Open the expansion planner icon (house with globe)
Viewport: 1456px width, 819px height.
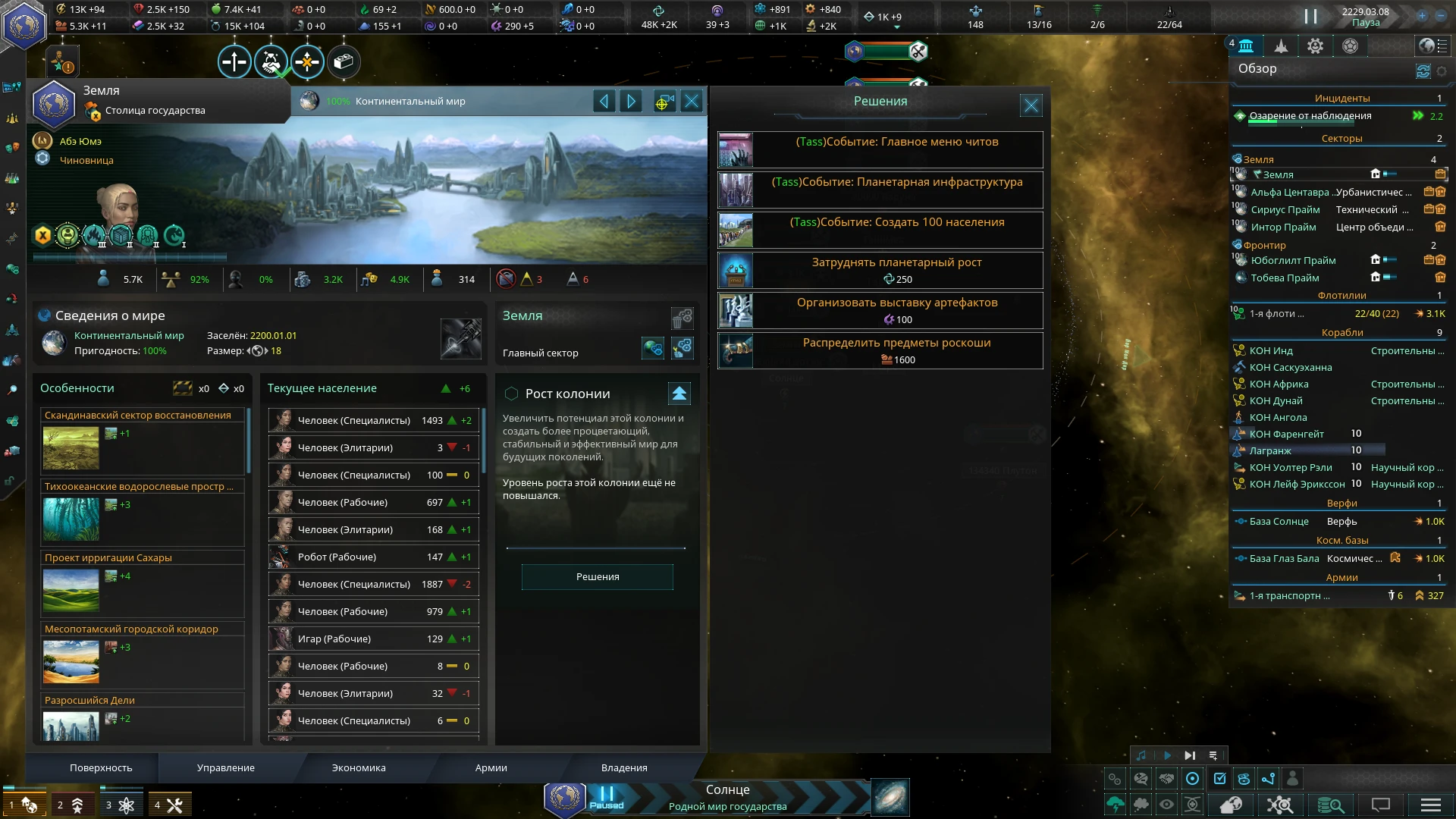point(1232,805)
